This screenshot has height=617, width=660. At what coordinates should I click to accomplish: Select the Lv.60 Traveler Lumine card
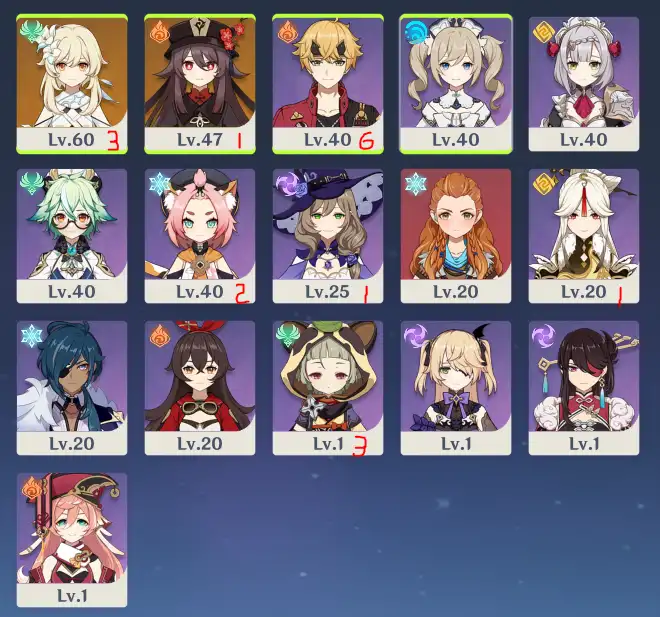72,83
